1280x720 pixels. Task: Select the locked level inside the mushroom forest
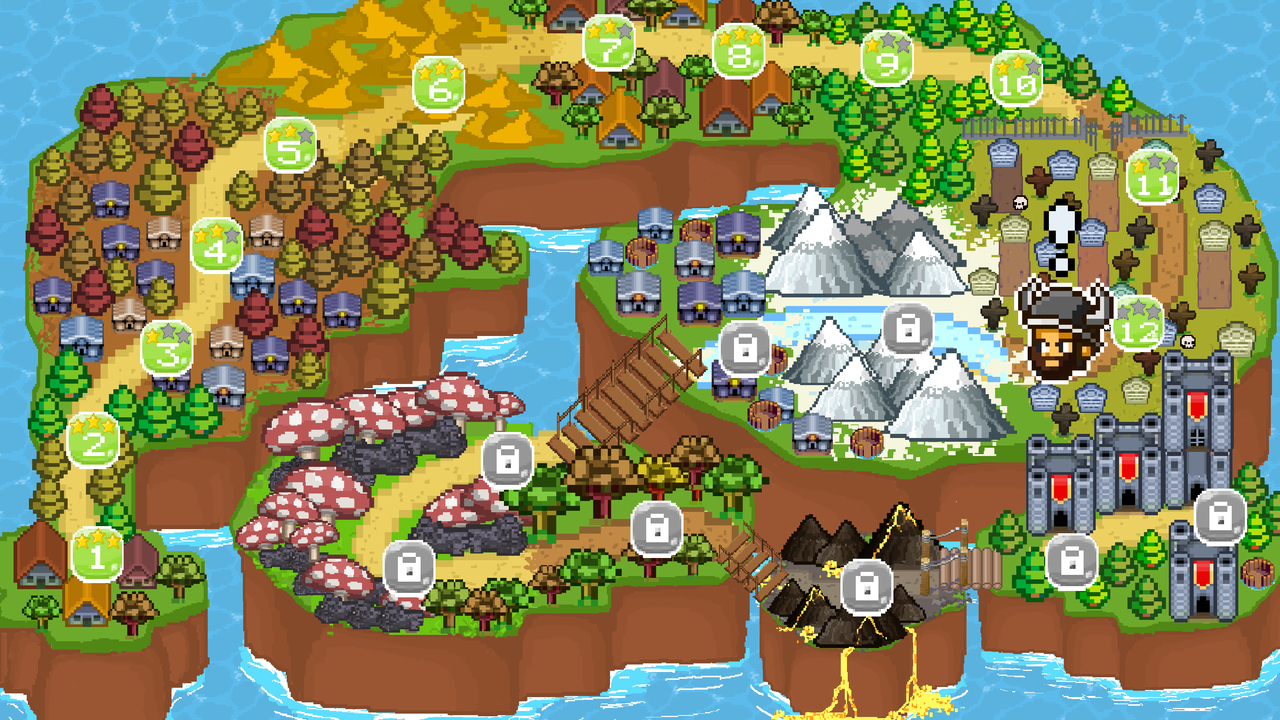(x=508, y=460)
